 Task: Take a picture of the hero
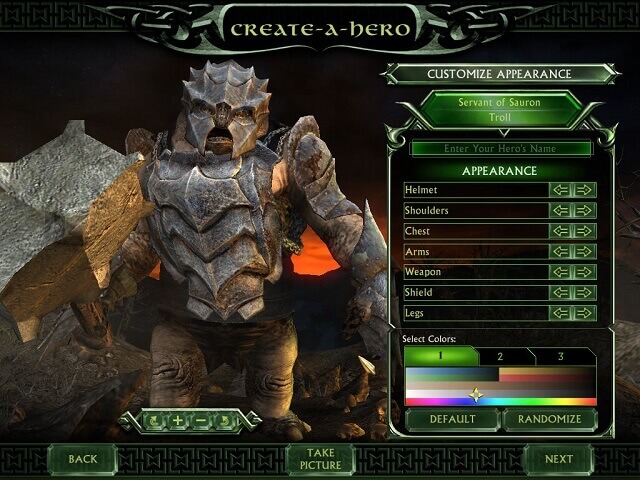(x=320, y=459)
